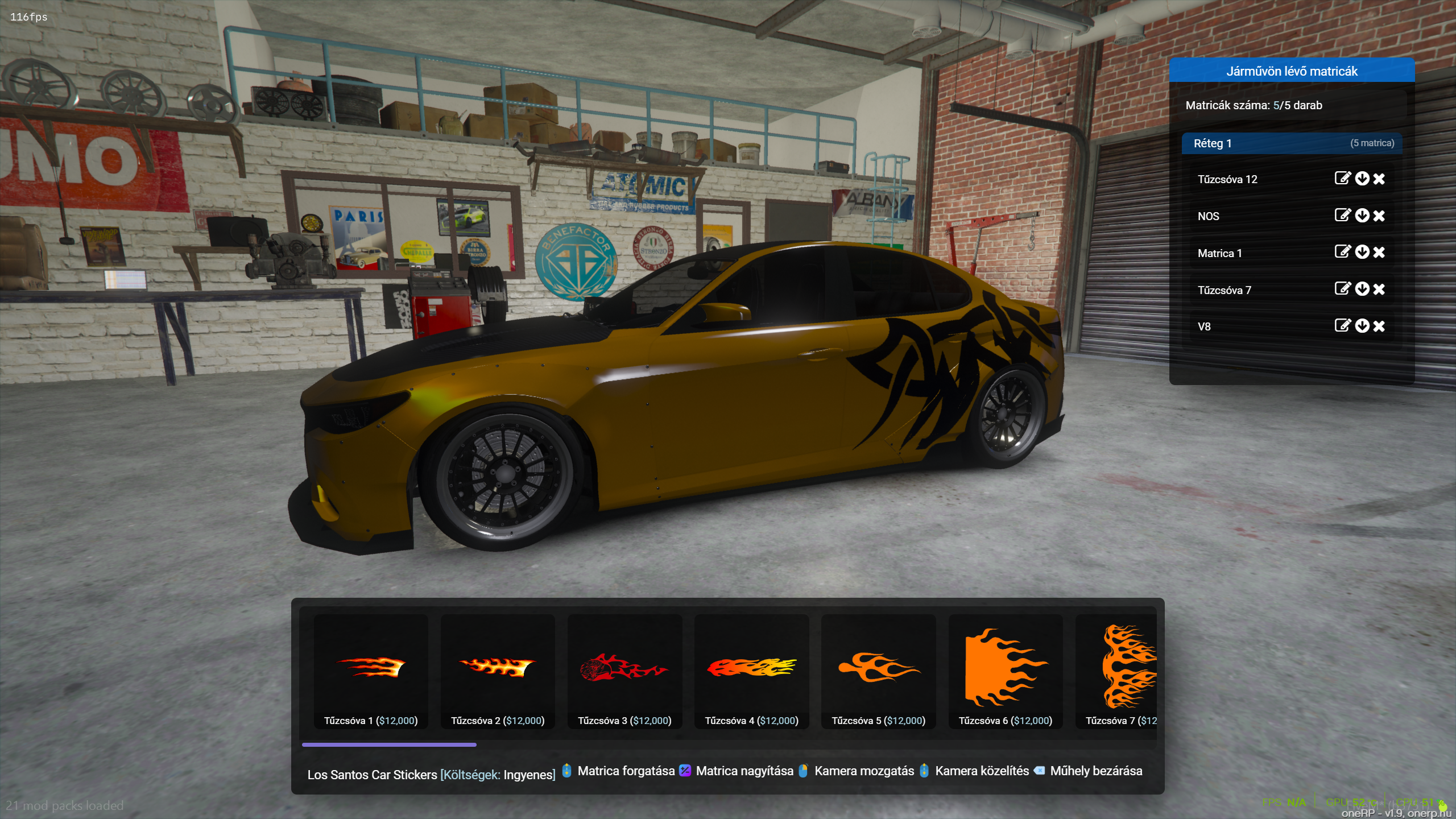Pick the Tűzcsóva 3 red flame sticker
This screenshot has height=819, width=1456.
624,670
